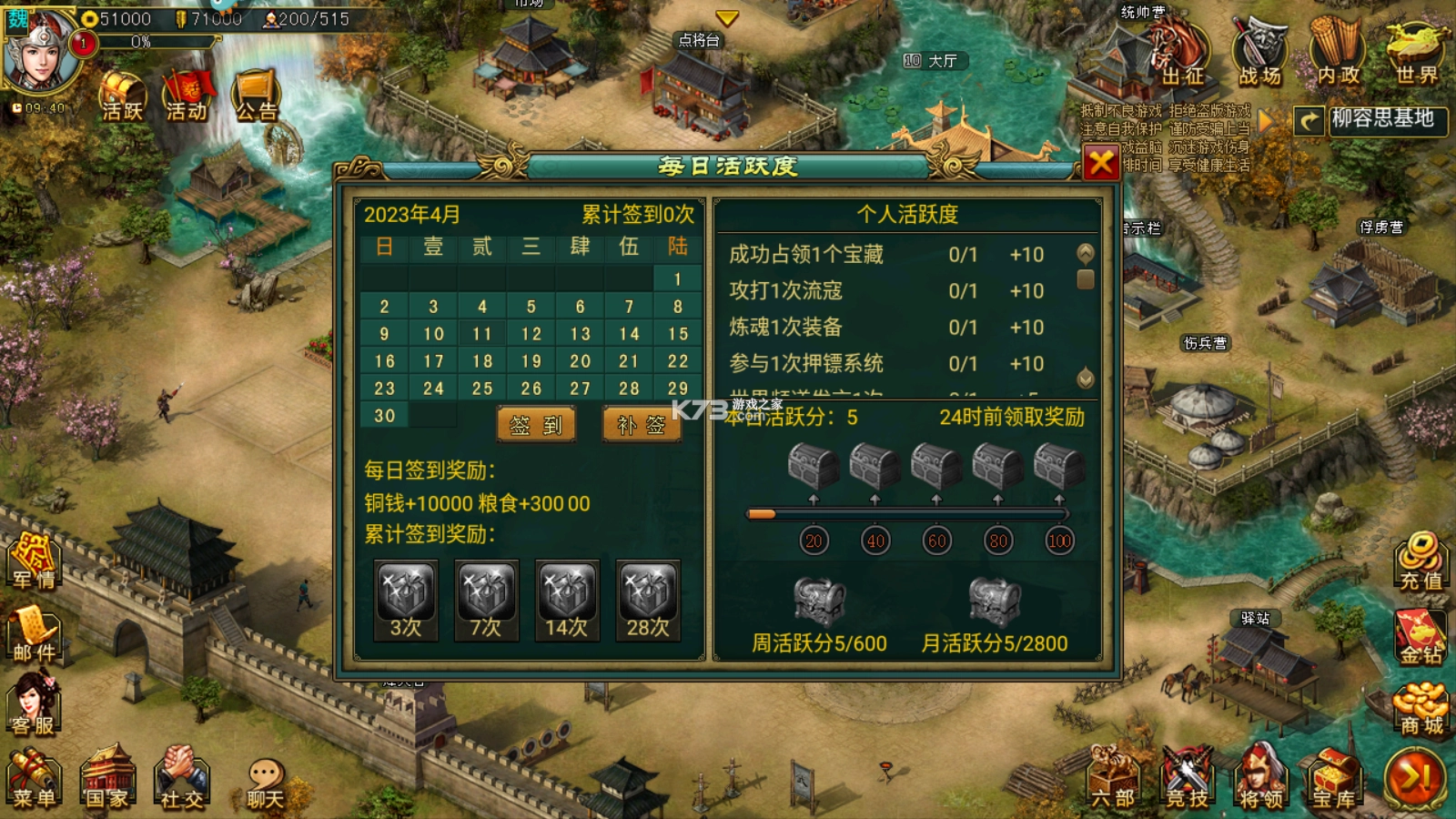Open the 活动 (Events) flag icon
The height and width of the screenshot is (819, 1456).
tap(187, 91)
